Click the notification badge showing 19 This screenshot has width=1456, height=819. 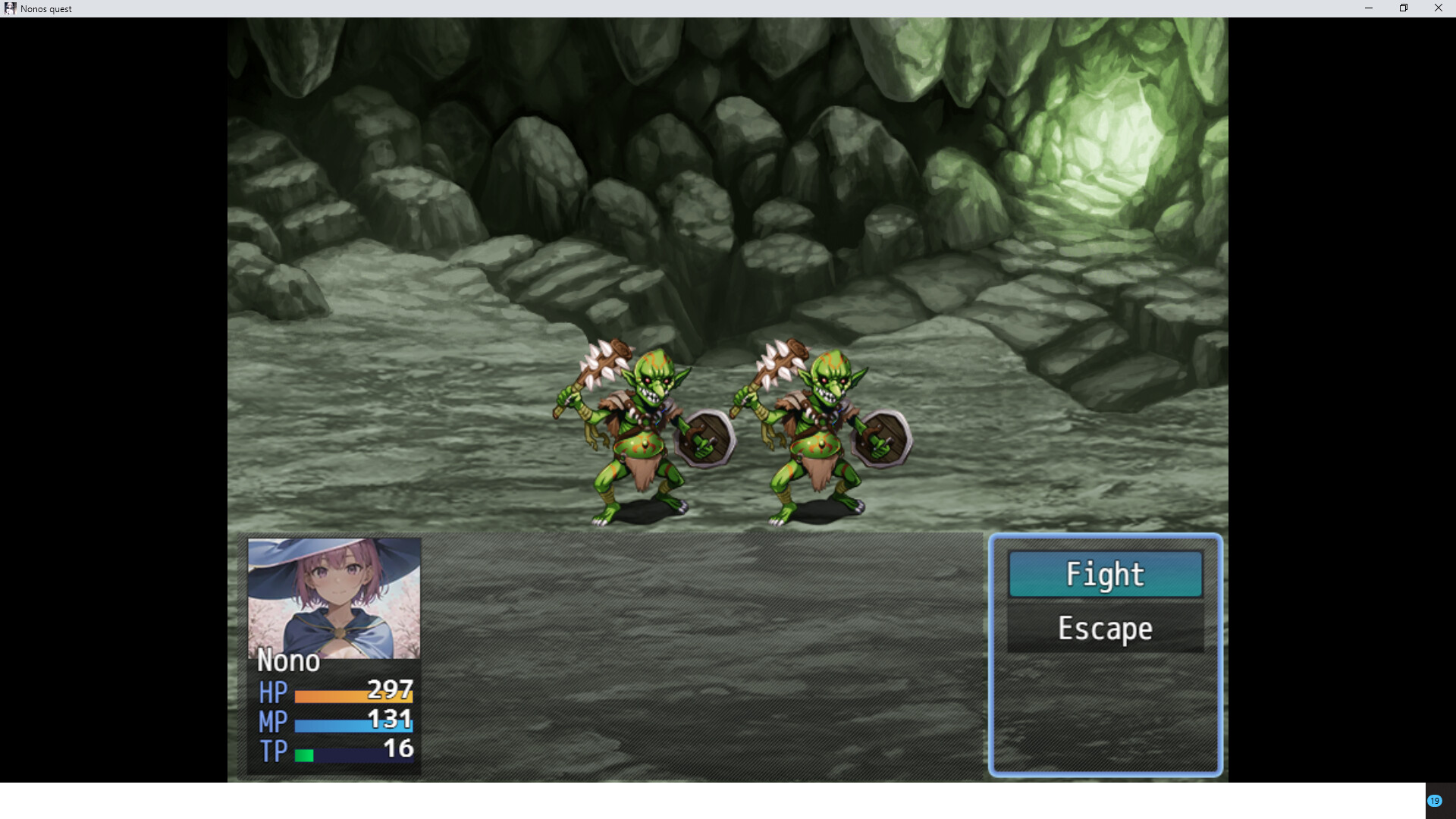(1436, 800)
